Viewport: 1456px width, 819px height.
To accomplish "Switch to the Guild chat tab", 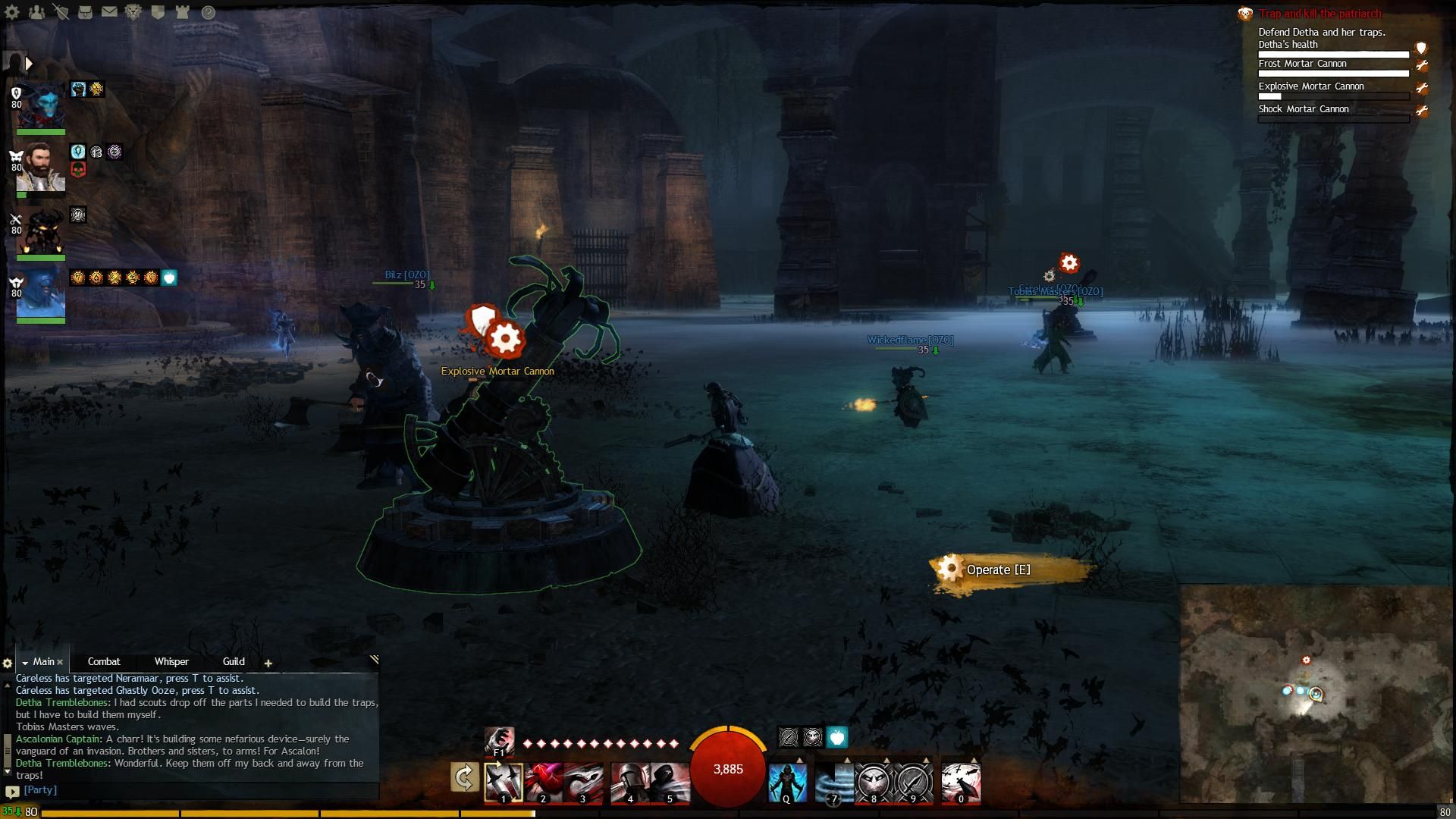I will point(234,661).
